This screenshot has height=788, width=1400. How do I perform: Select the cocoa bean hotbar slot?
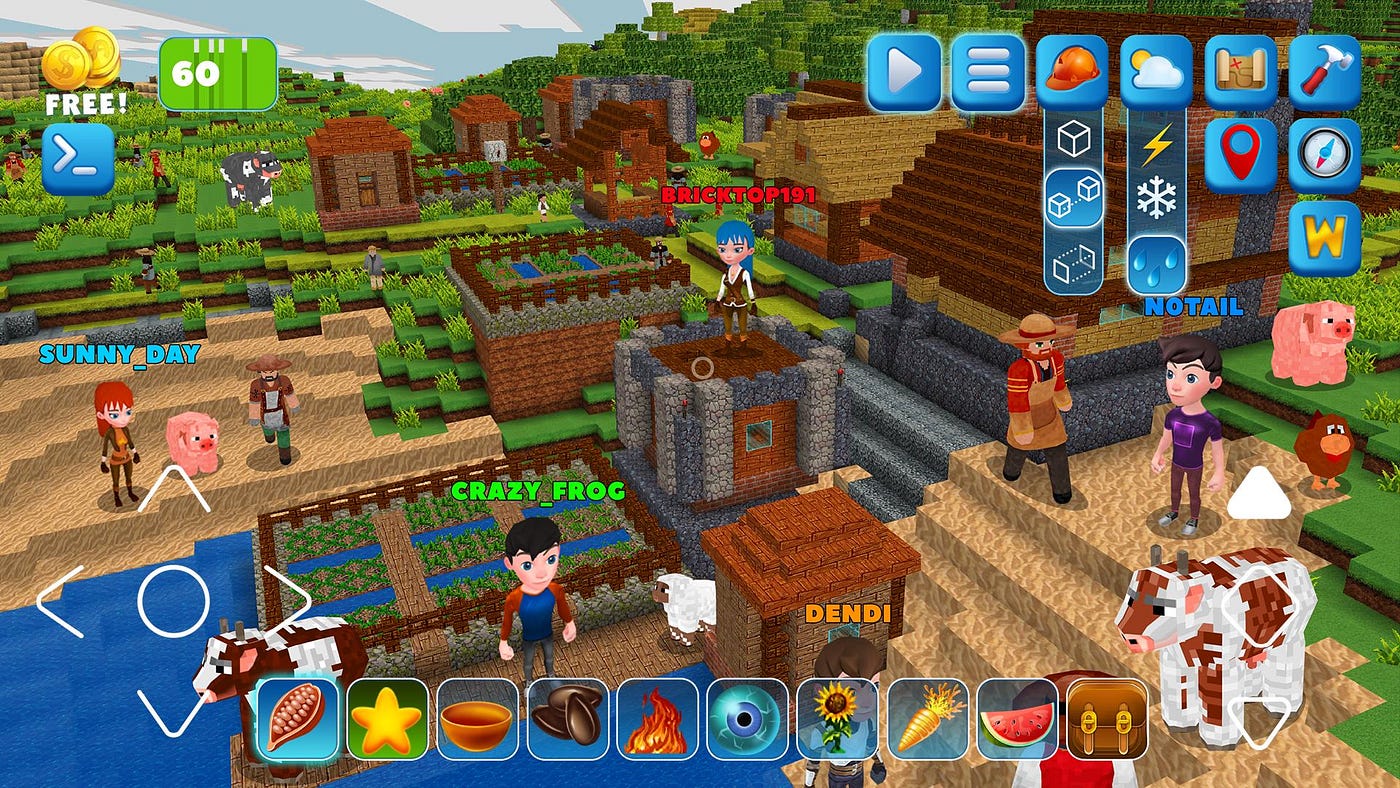click(298, 717)
